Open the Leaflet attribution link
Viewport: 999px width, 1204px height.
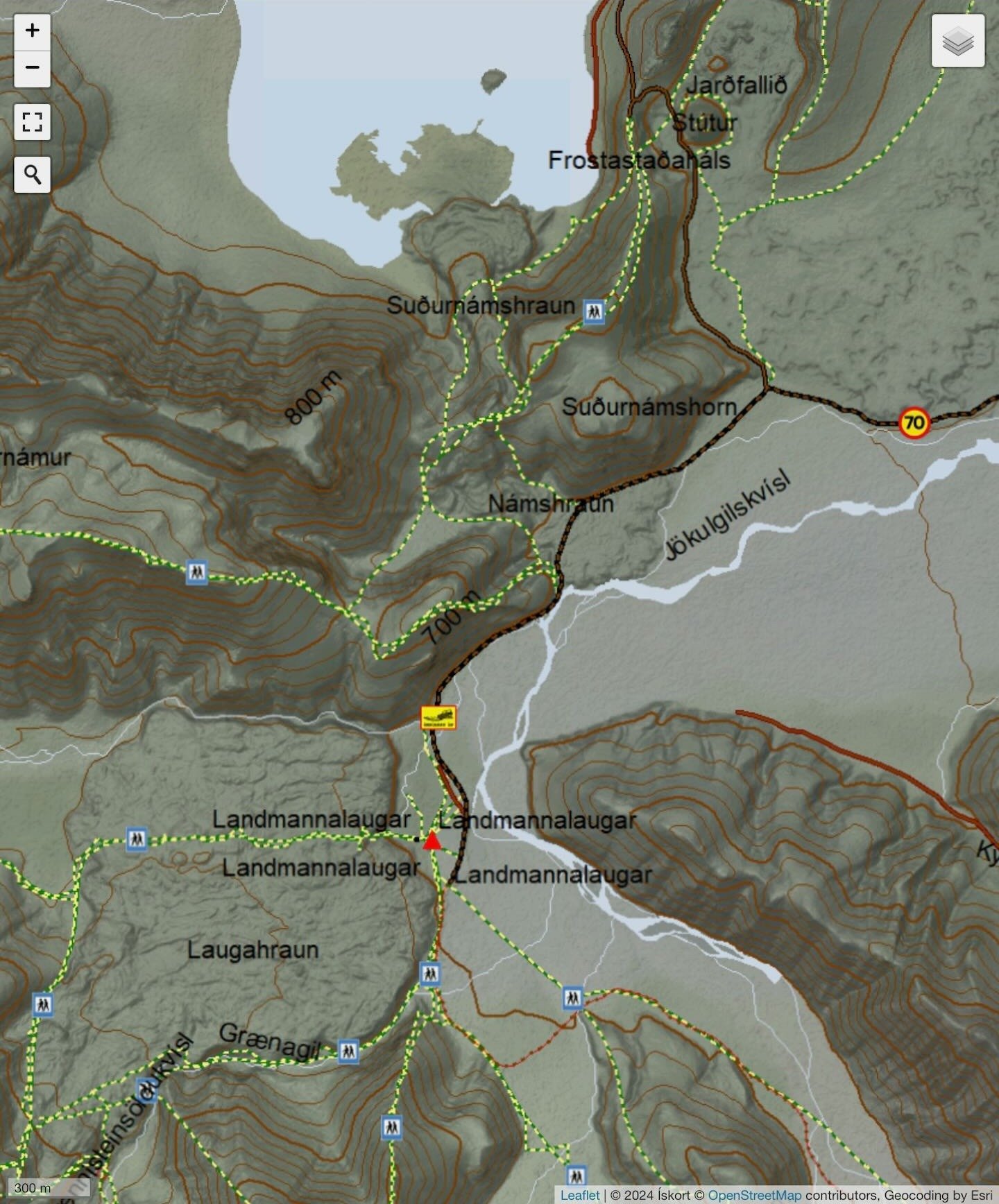click(x=579, y=1195)
